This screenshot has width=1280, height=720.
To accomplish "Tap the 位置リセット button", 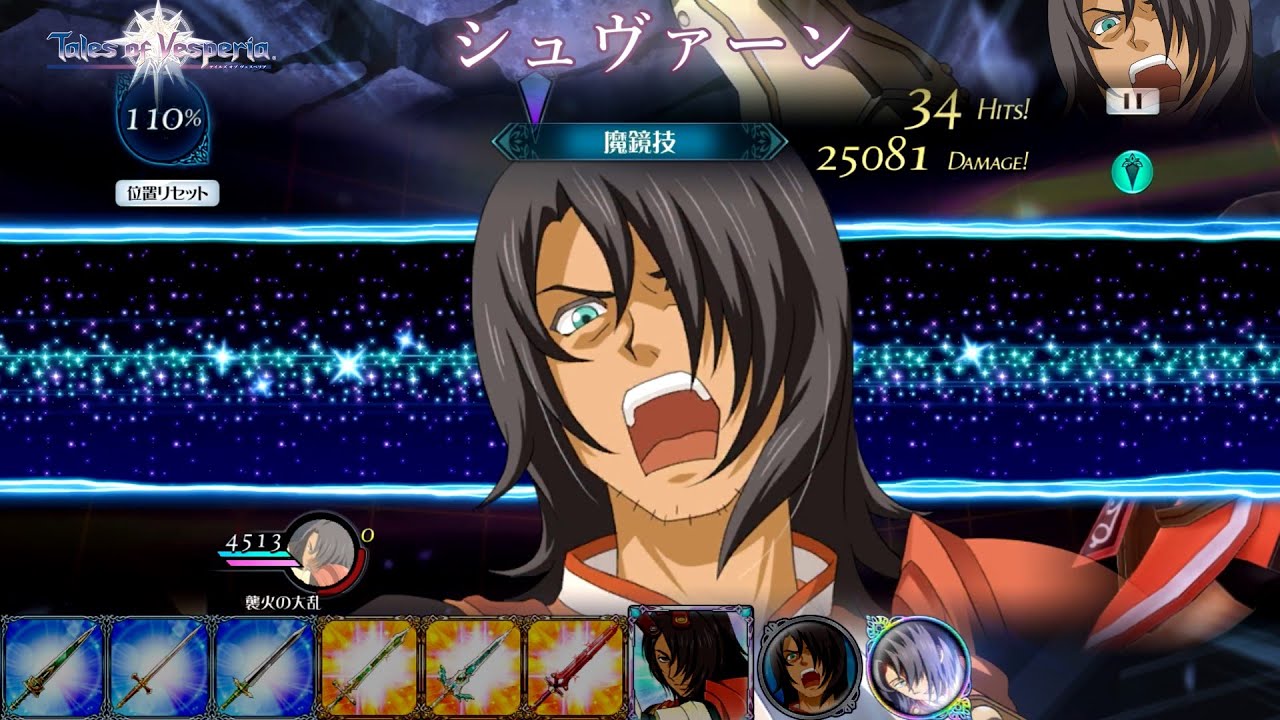I will coord(167,194).
